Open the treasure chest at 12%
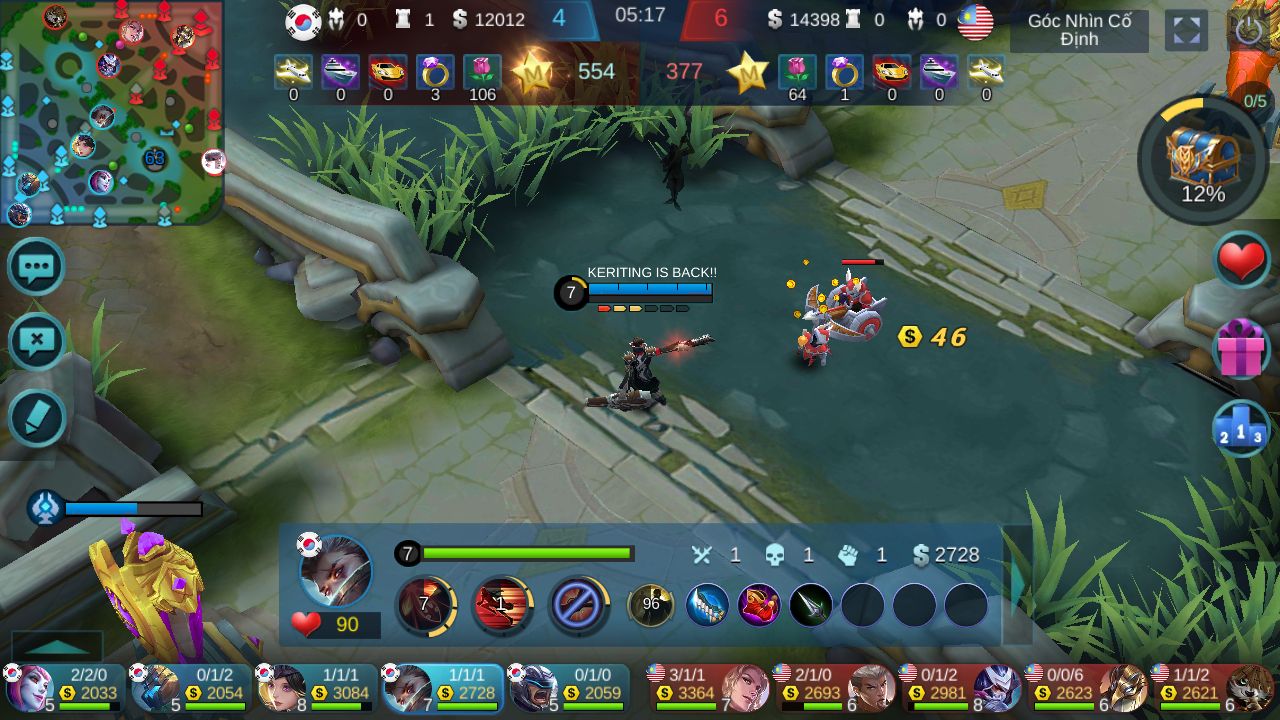Image resolution: width=1280 pixels, height=720 pixels. point(1203,160)
